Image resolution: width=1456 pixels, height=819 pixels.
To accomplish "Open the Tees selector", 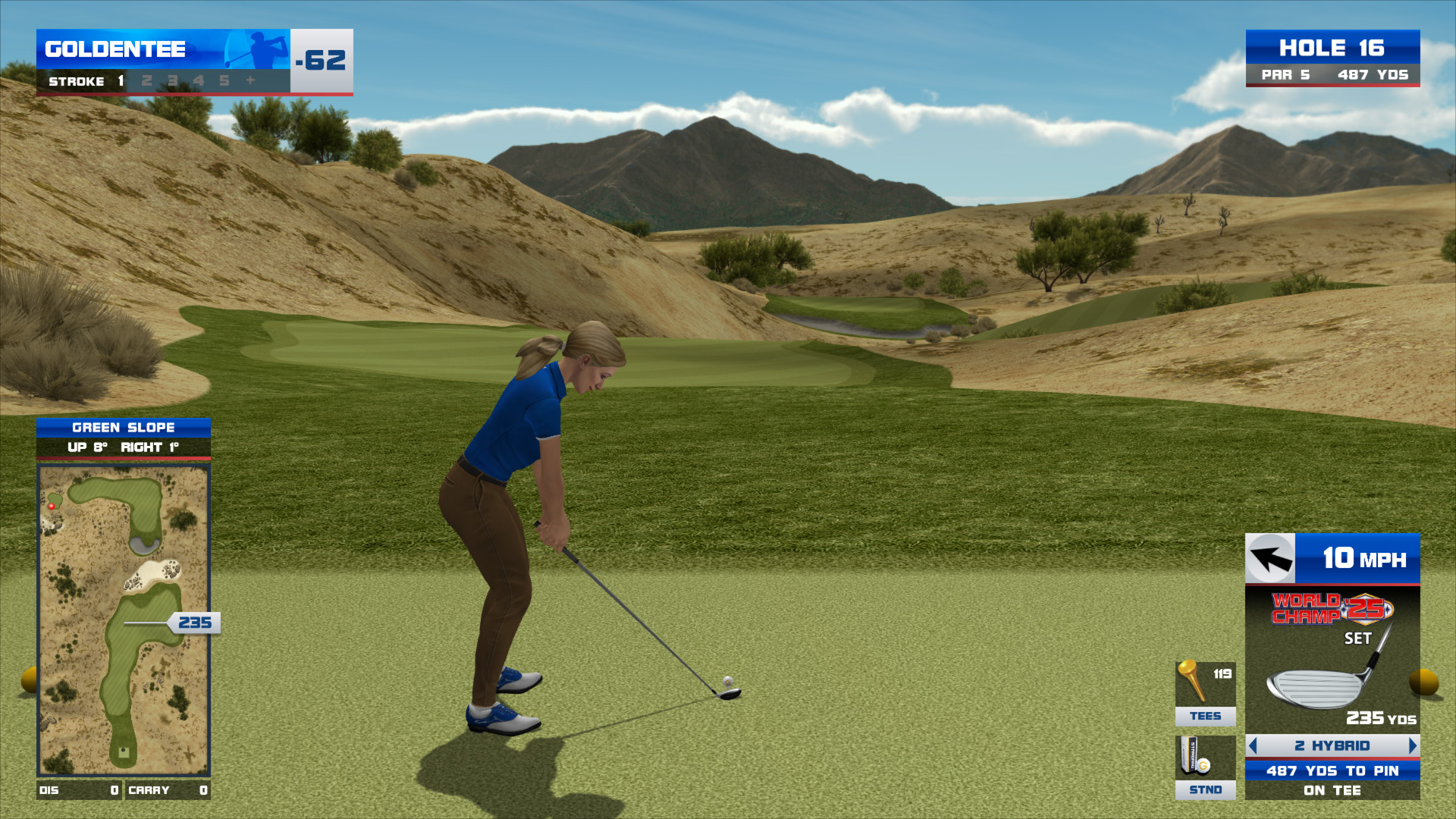I will [x=1205, y=693].
